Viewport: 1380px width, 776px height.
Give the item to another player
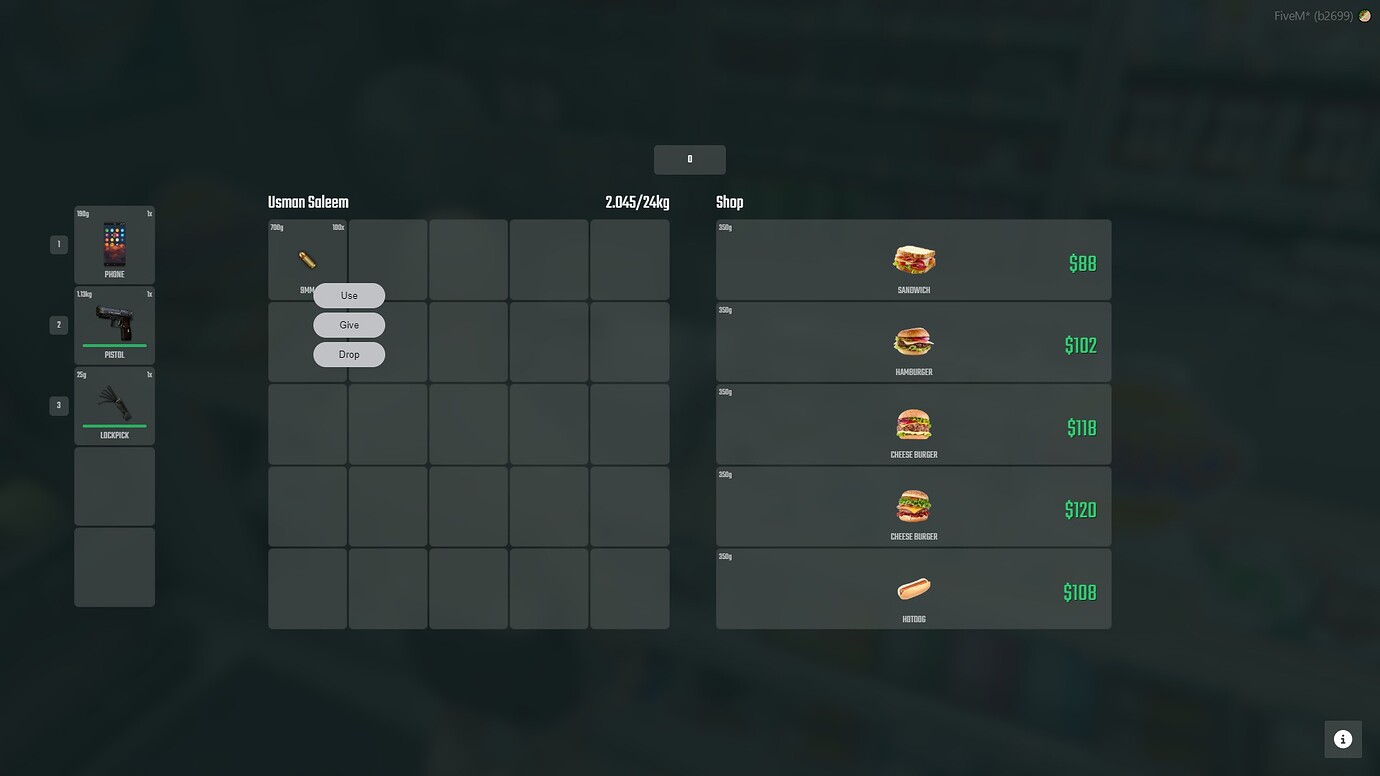click(348, 324)
